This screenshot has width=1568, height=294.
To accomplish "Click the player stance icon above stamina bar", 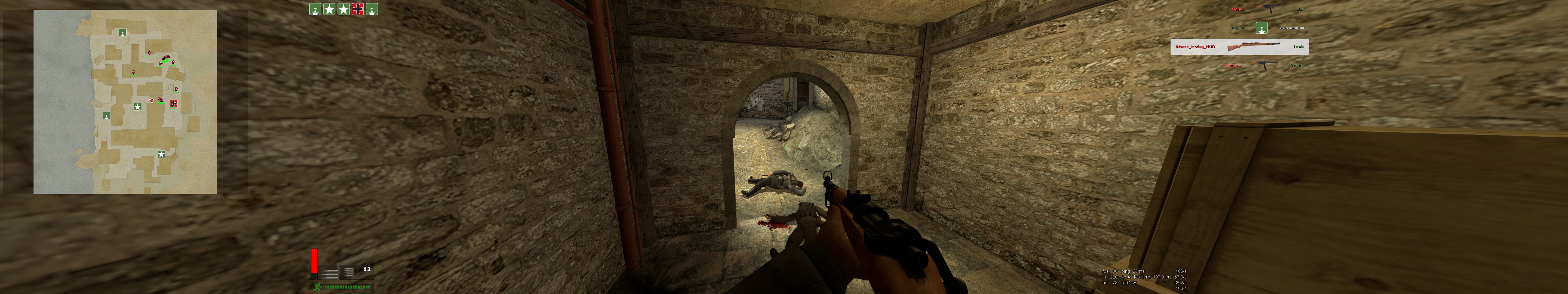I will [318, 286].
